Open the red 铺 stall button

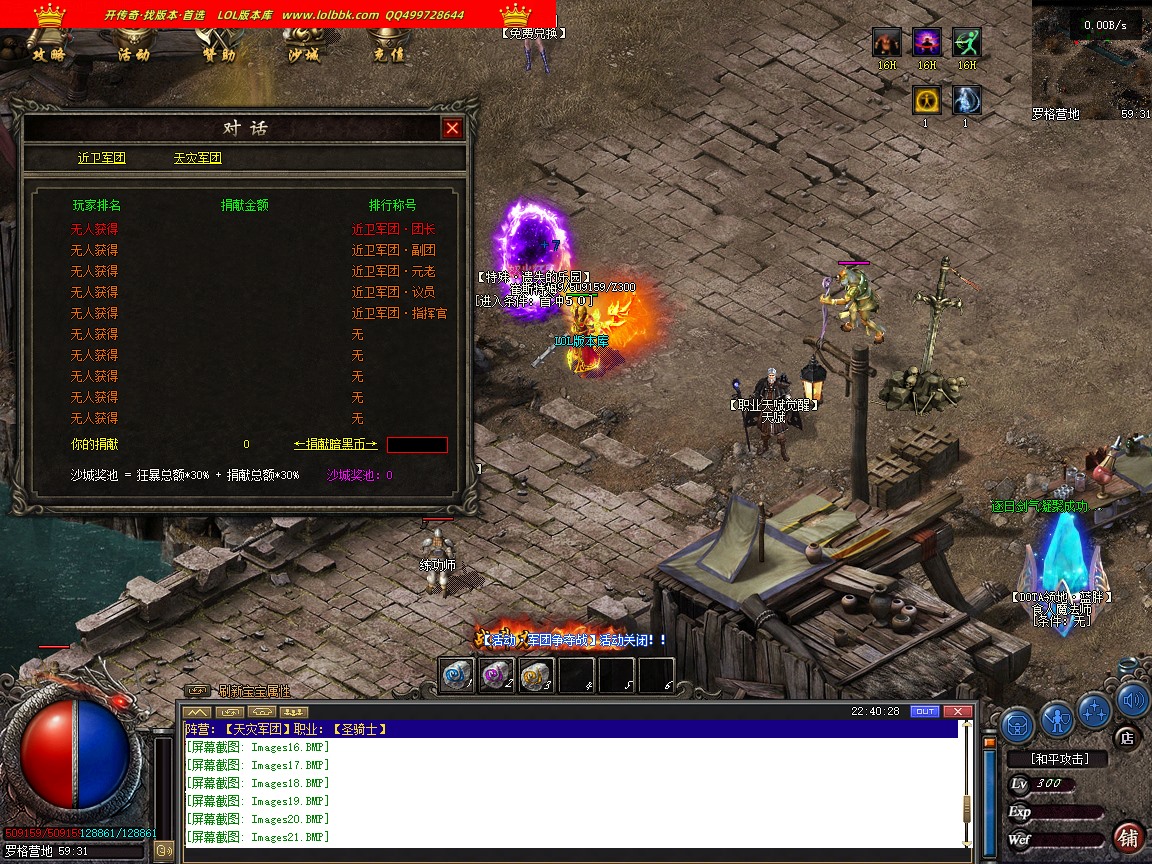pyautogui.click(x=1129, y=836)
